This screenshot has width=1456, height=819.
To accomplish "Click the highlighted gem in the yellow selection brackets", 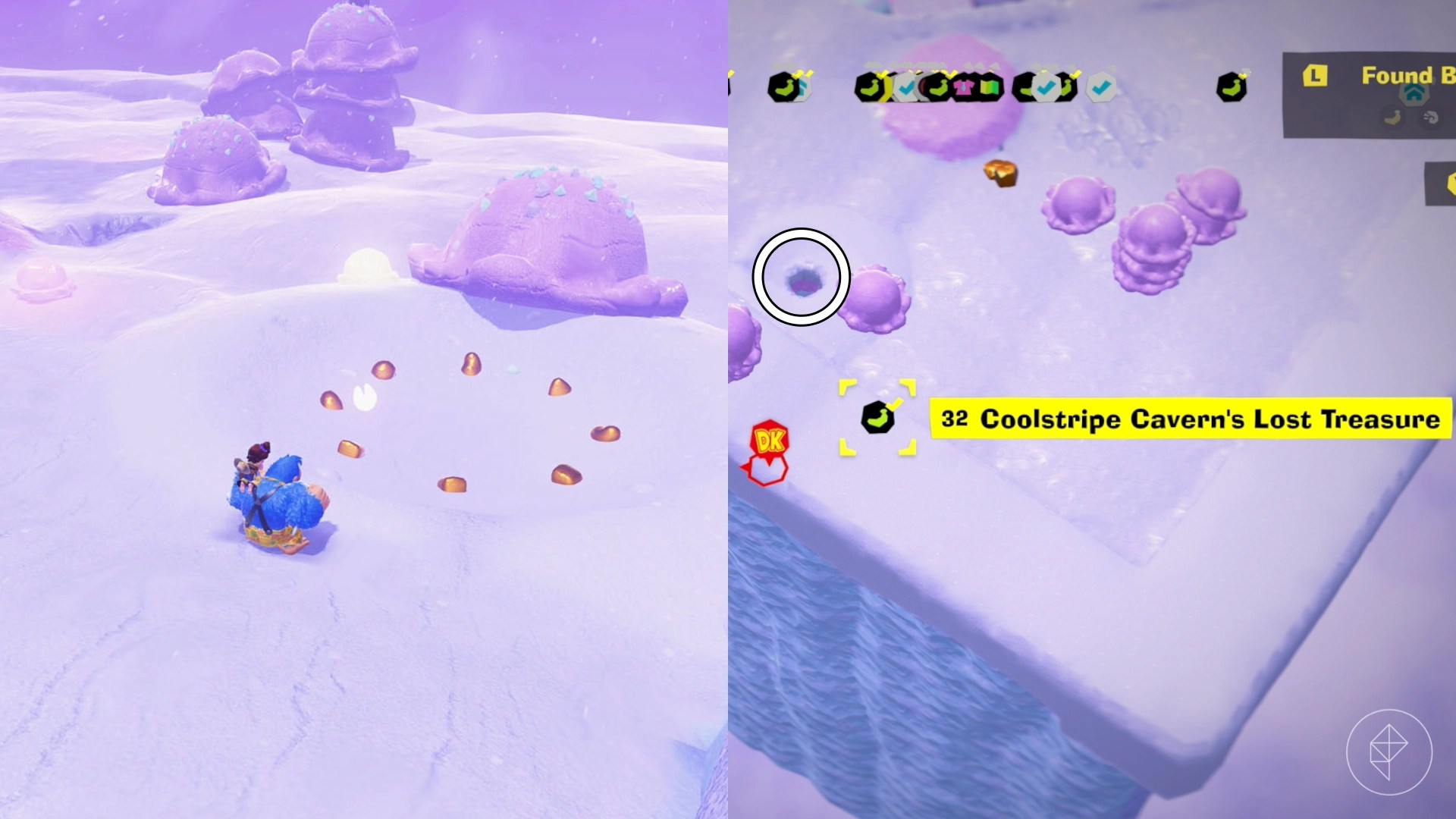I will pyautogui.click(x=877, y=419).
